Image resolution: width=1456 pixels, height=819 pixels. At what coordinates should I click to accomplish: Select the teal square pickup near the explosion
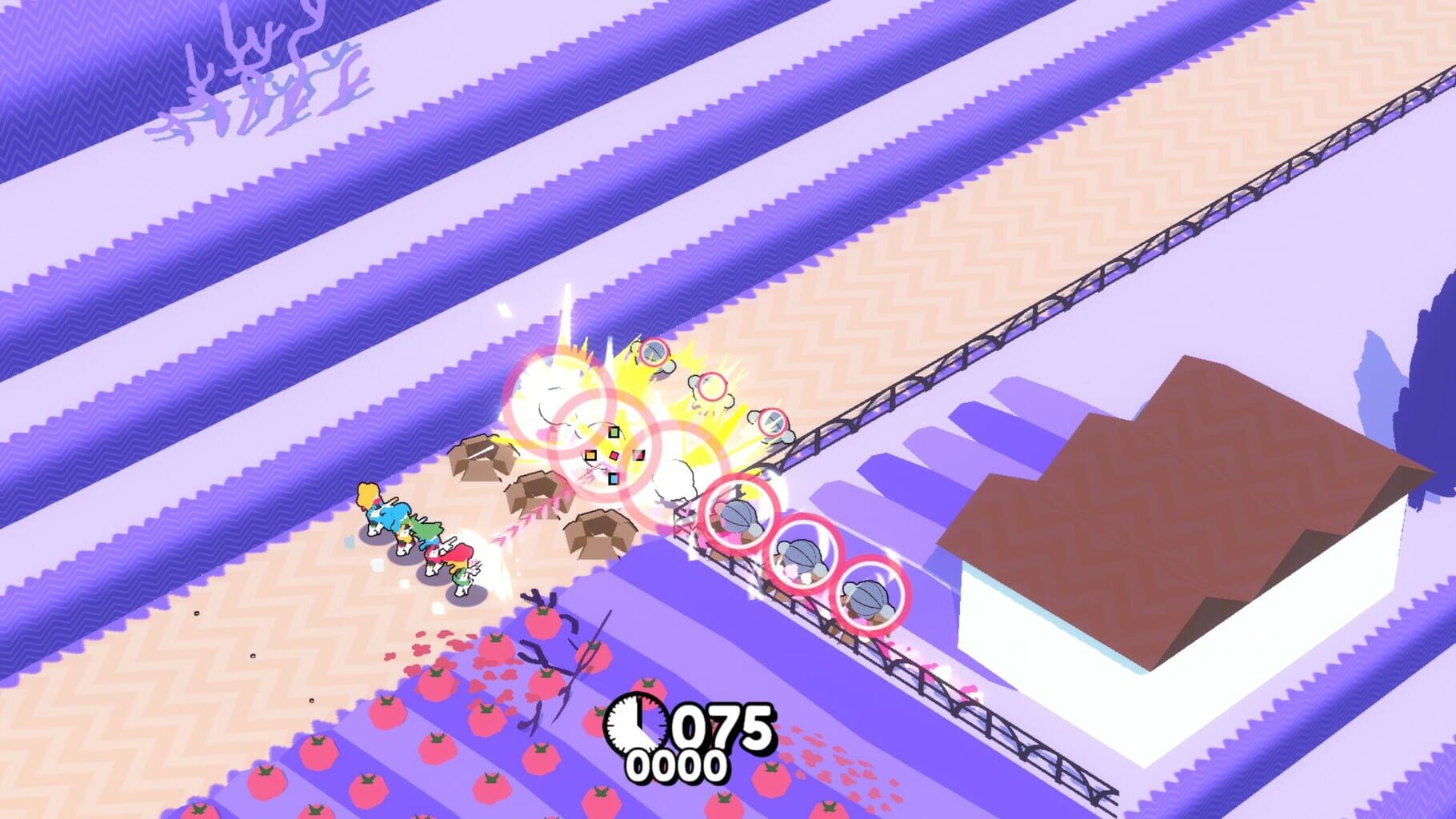pyautogui.click(x=613, y=478)
